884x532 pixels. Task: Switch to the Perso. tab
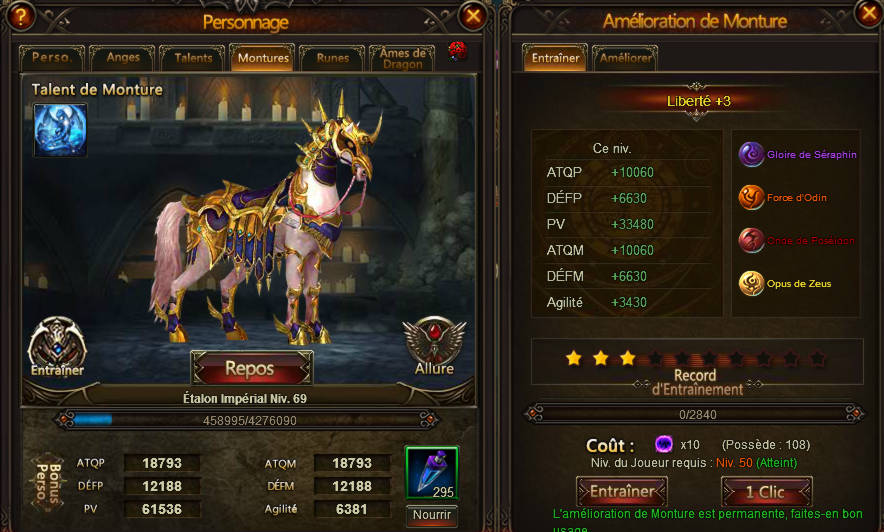pos(51,58)
